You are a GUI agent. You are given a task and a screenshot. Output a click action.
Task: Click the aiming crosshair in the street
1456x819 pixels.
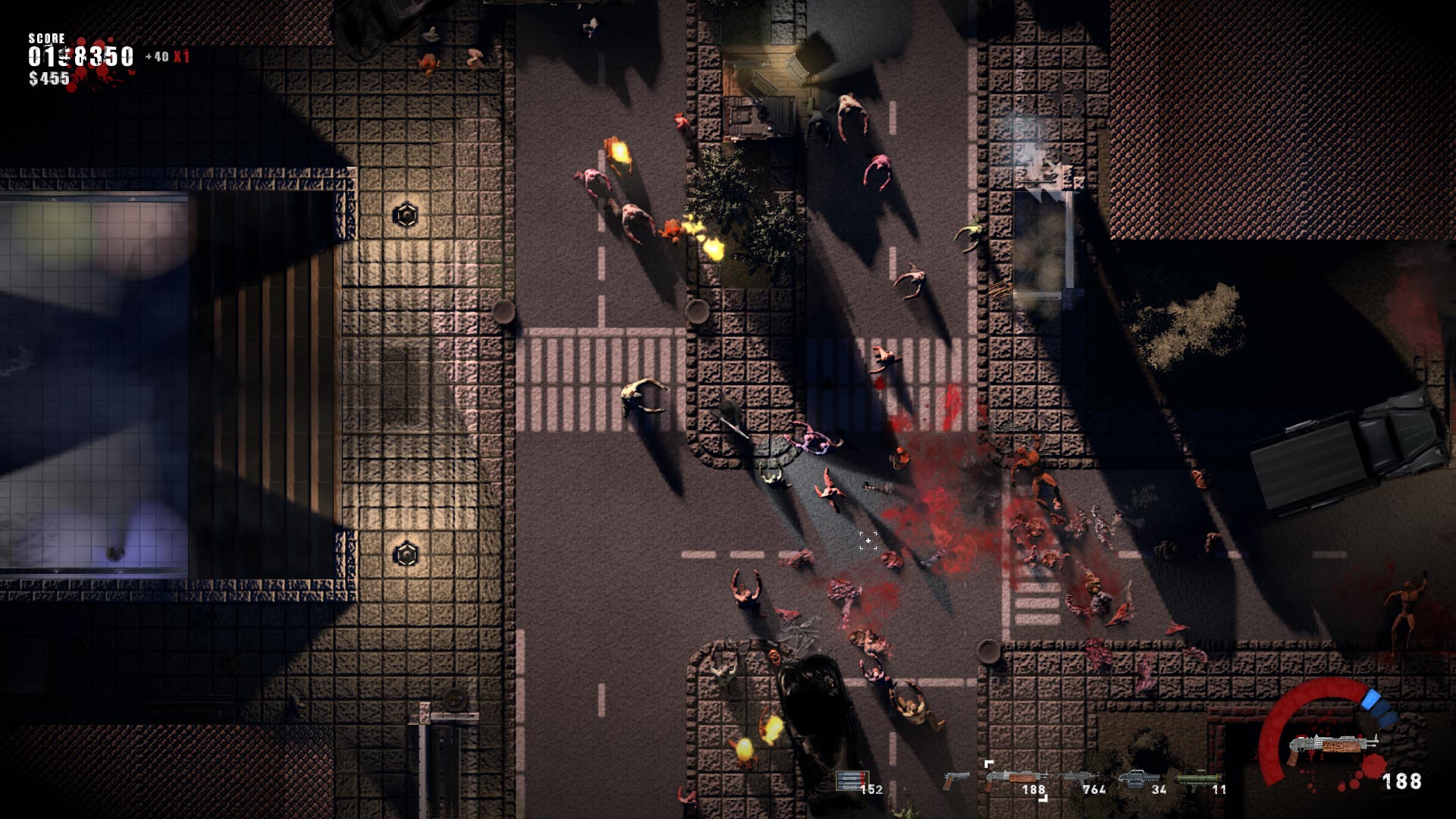(x=867, y=540)
